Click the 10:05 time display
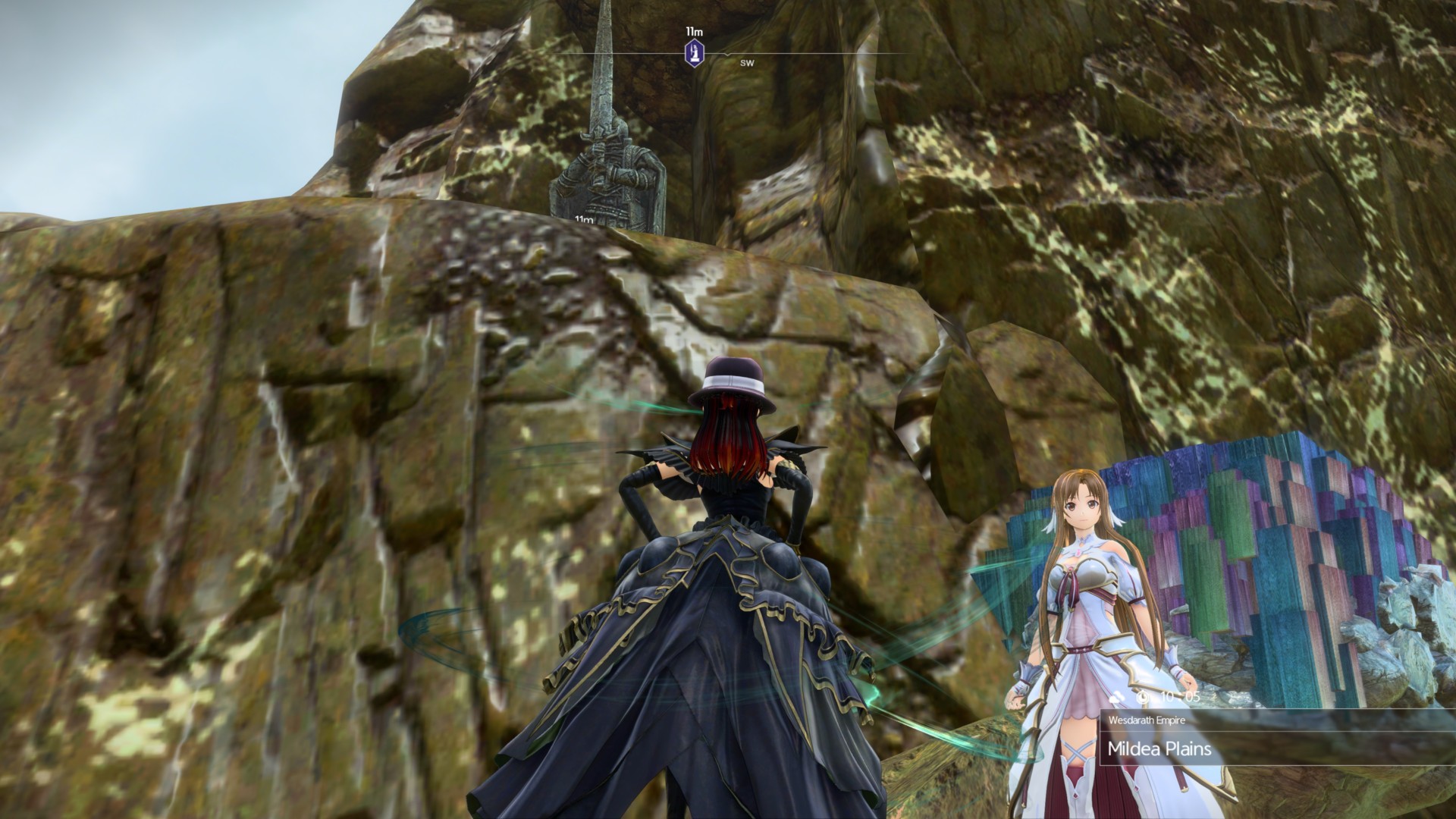The height and width of the screenshot is (819, 1456). [1180, 696]
